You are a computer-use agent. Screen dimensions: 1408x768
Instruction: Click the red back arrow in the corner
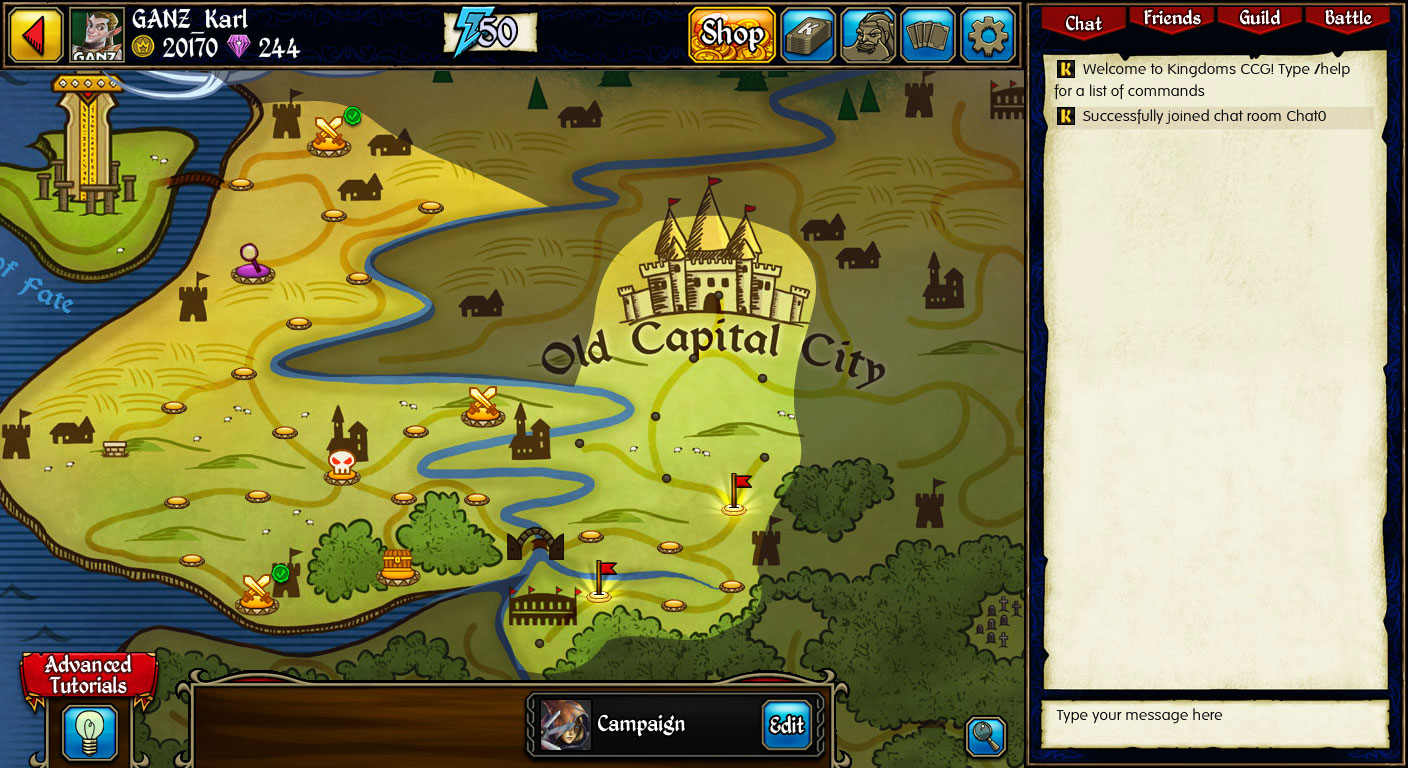coord(34,35)
